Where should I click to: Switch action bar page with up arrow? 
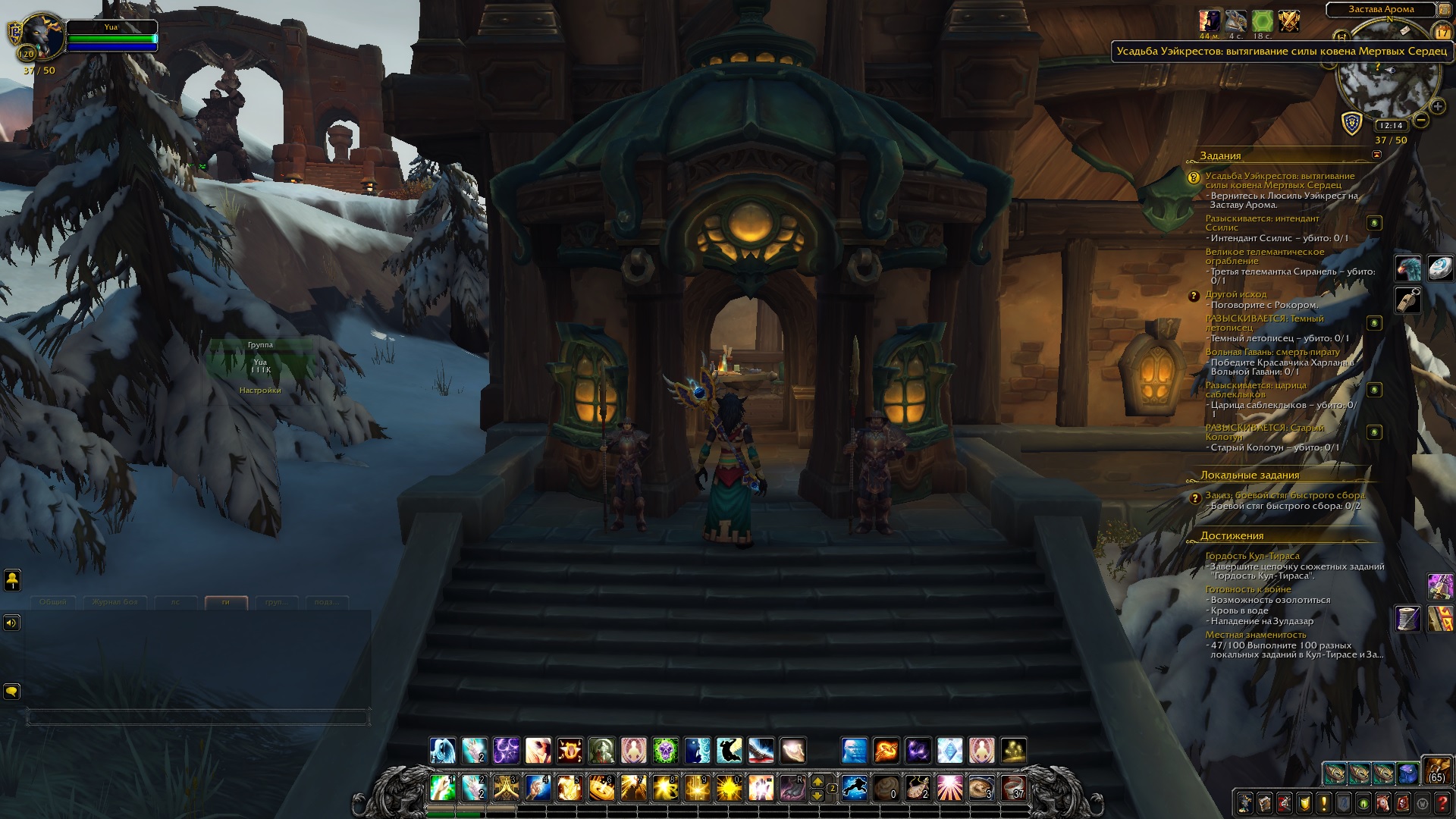pyautogui.click(x=817, y=781)
